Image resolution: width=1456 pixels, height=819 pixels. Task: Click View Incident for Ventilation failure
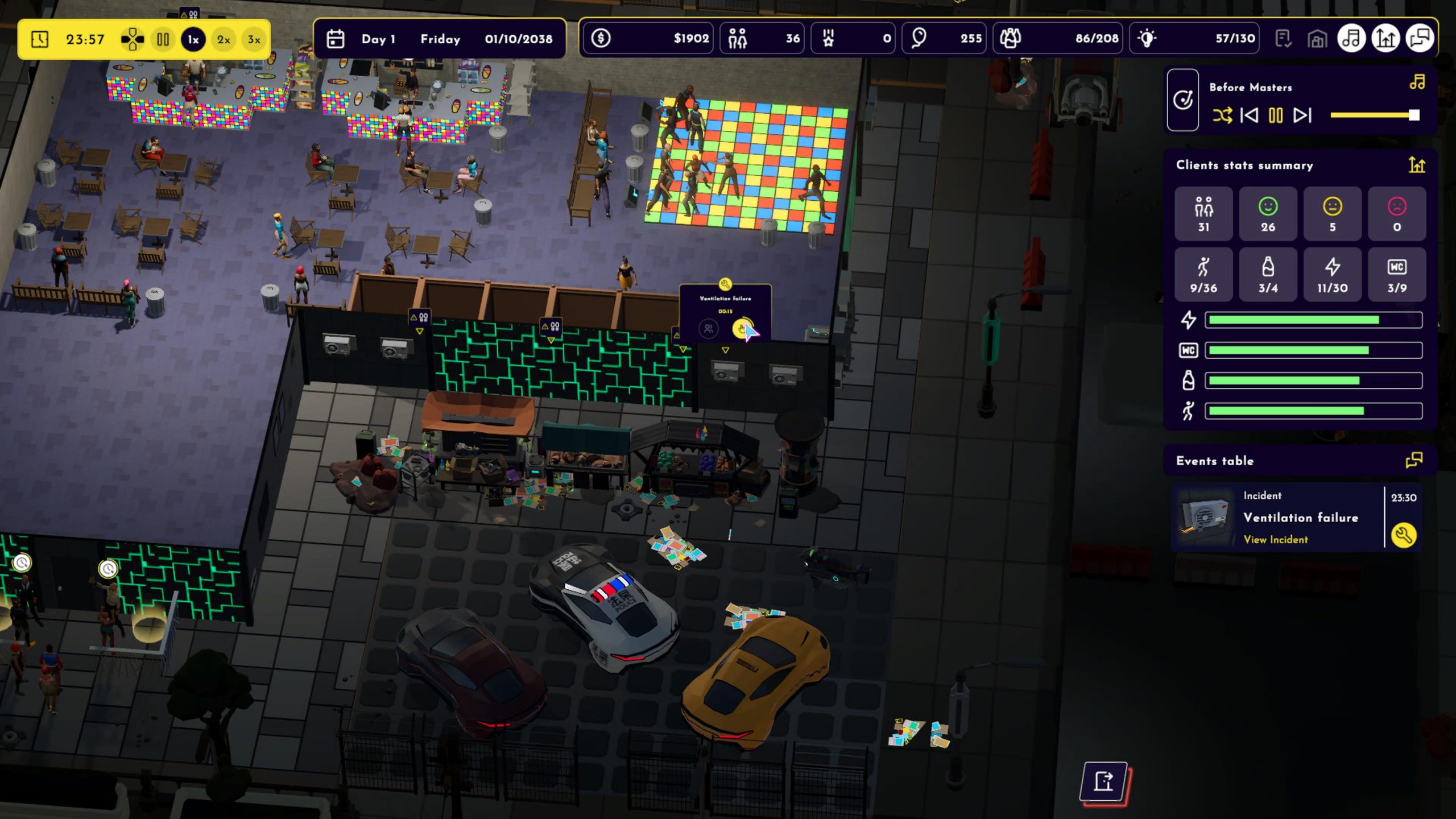point(1276,539)
